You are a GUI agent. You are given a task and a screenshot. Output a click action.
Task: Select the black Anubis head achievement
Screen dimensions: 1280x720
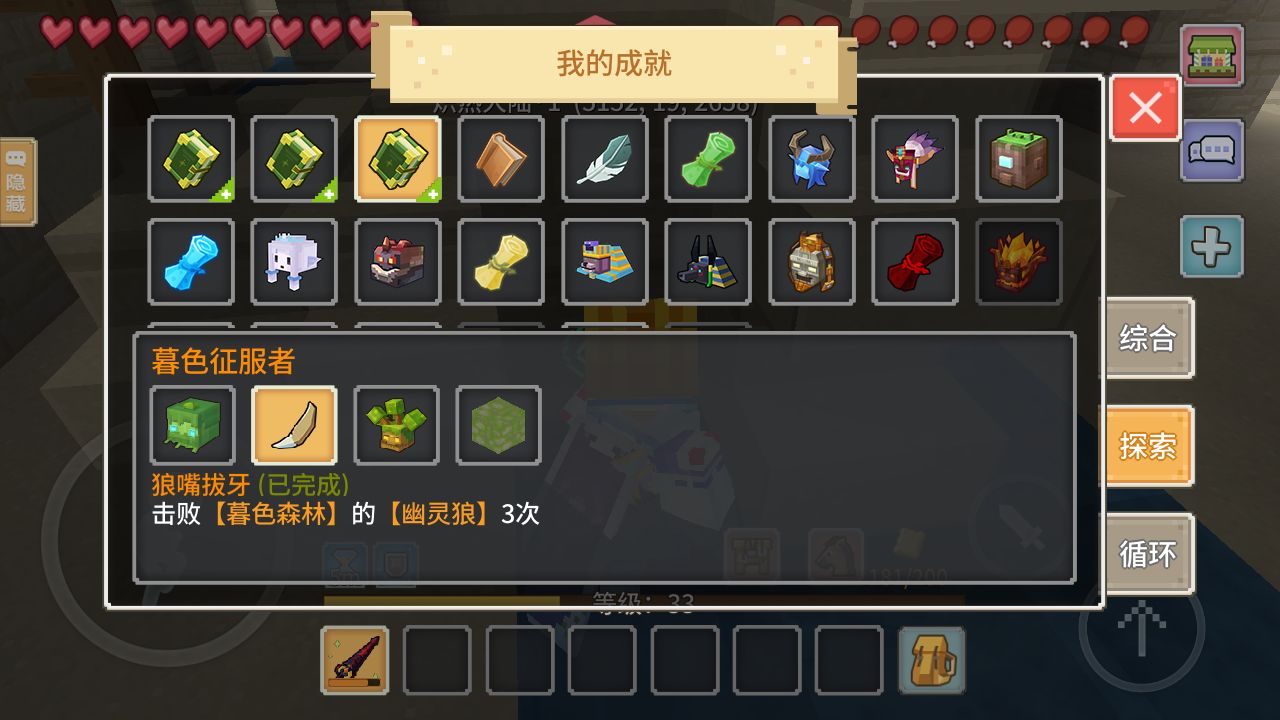click(708, 262)
